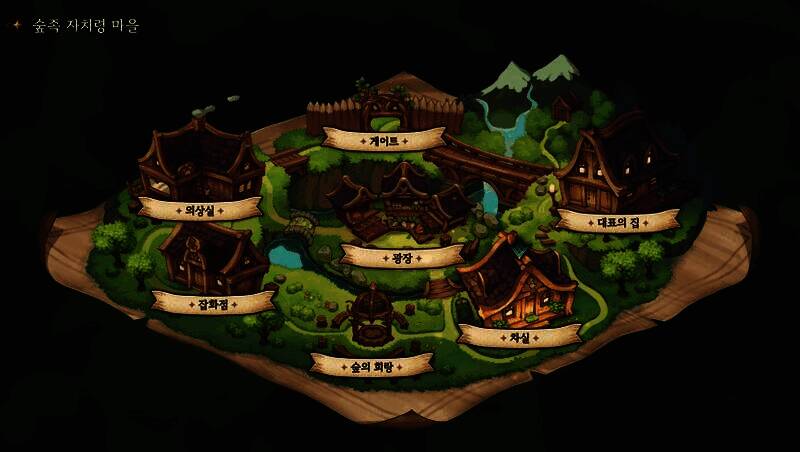Go to the 광장 (Plaza) banner
Viewport: 800px width, 452px height.
(x=402, y=257)
